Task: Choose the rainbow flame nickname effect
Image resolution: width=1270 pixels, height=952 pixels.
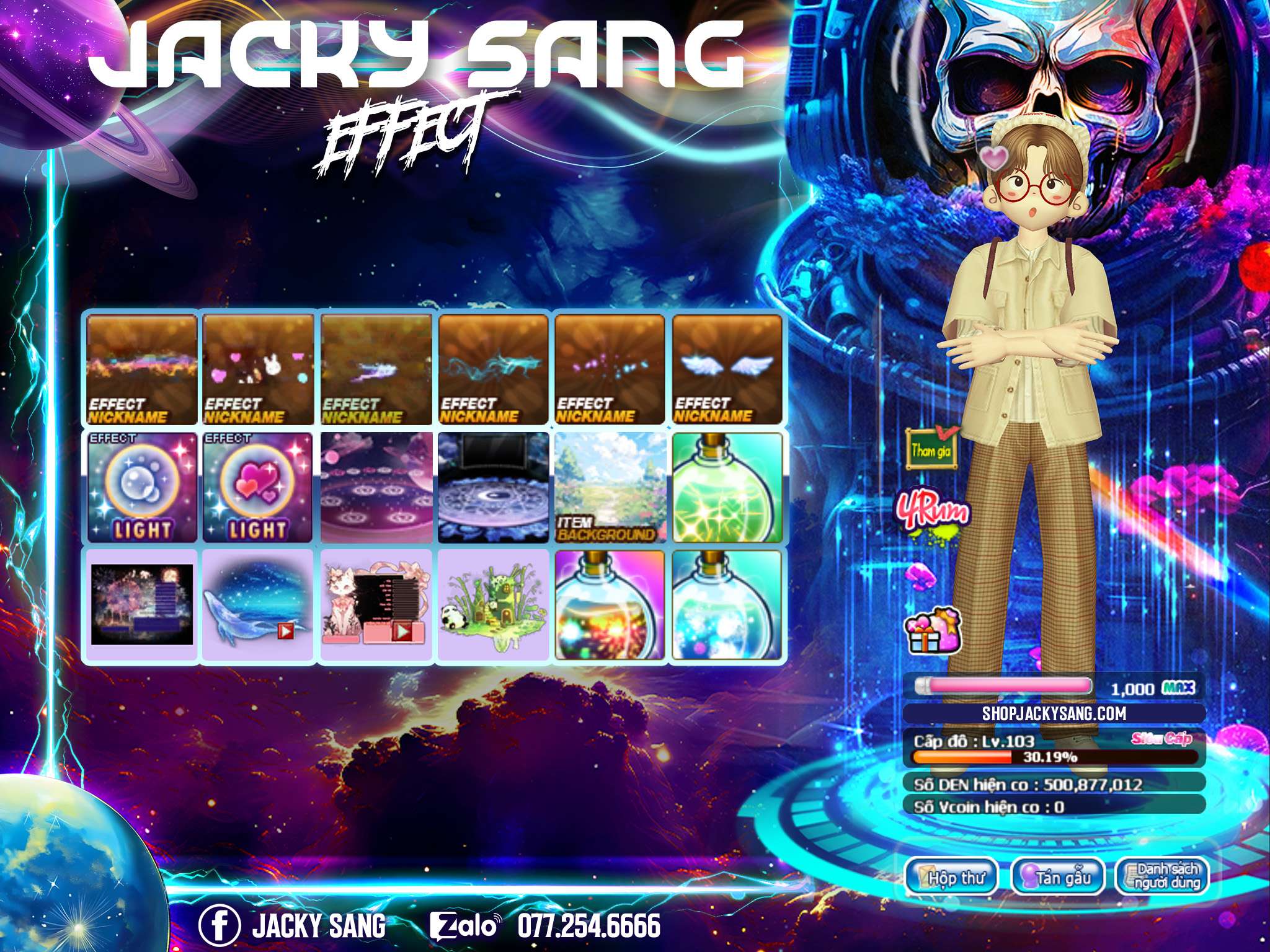Action: [141, 369]
